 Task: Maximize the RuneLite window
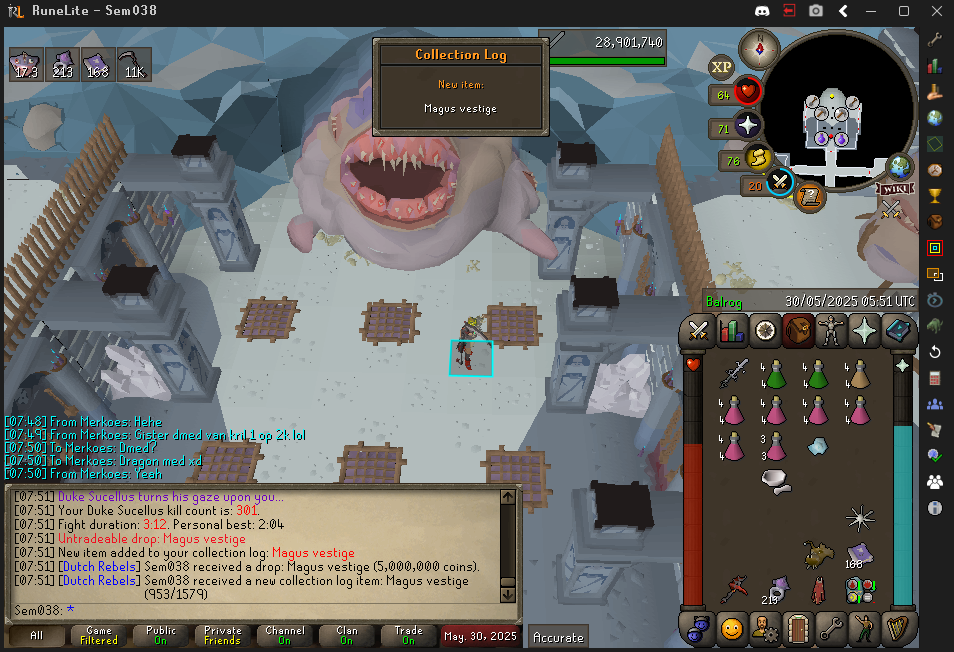pos(903,11)
